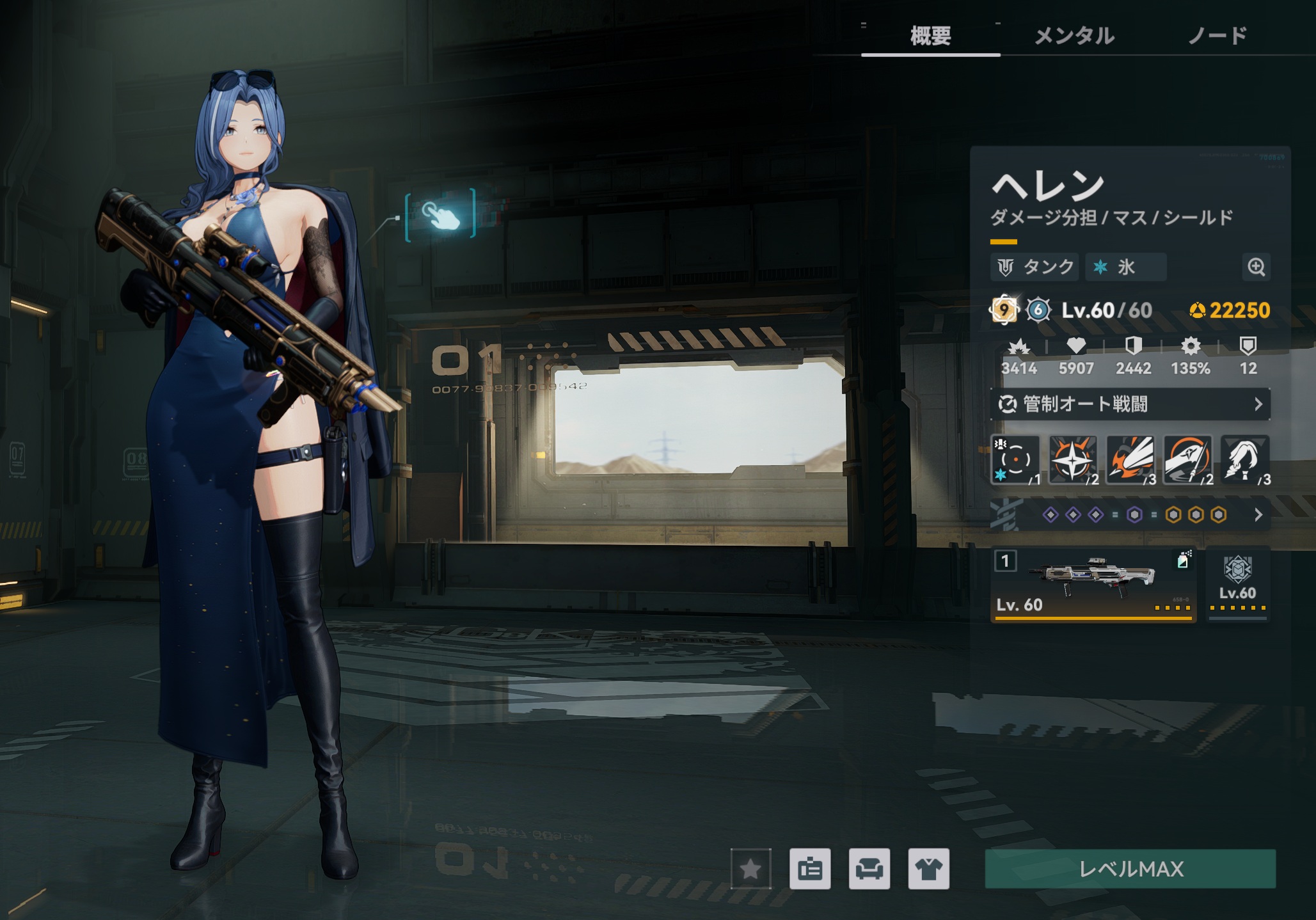Select the white-haired figure passive skill icon
The height and width of the screenshot is (920, 1316).
[1245, 460]
